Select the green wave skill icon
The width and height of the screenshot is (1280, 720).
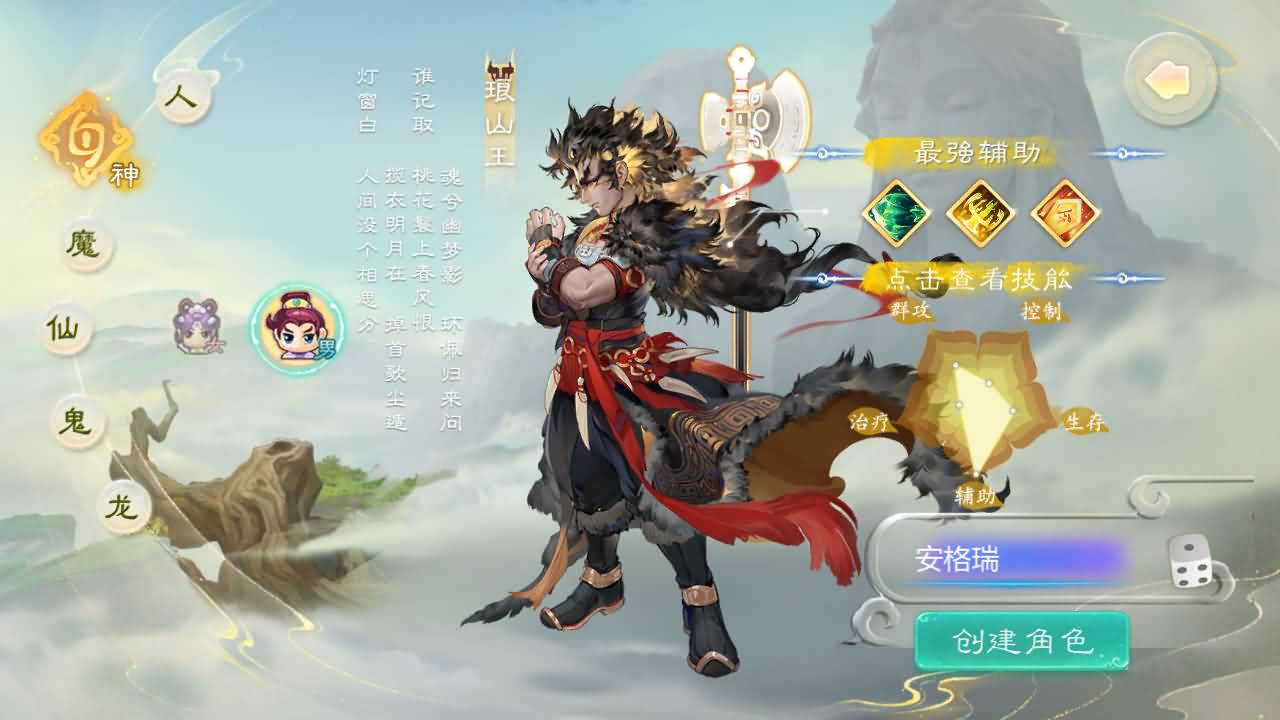(898, 212)
